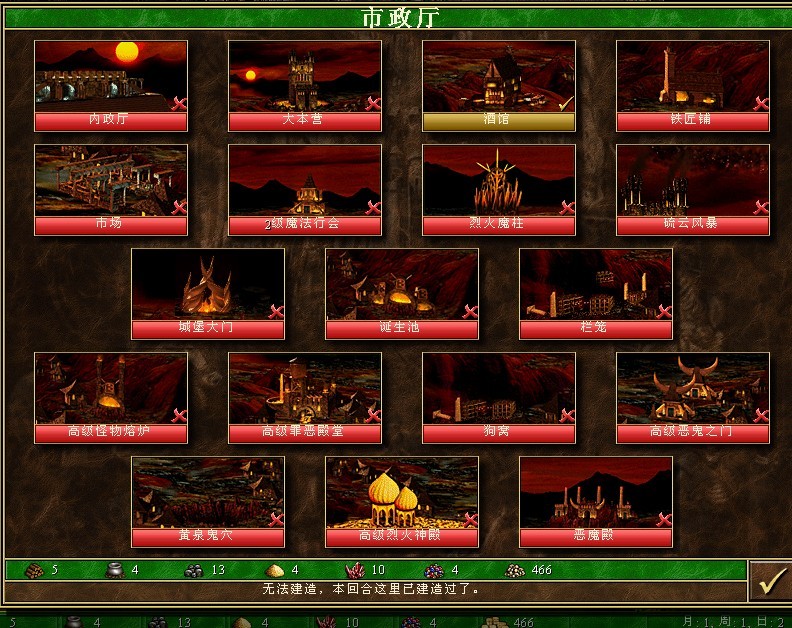Select the 狗窝 kennels tile
792x628 pixels.
499,398
